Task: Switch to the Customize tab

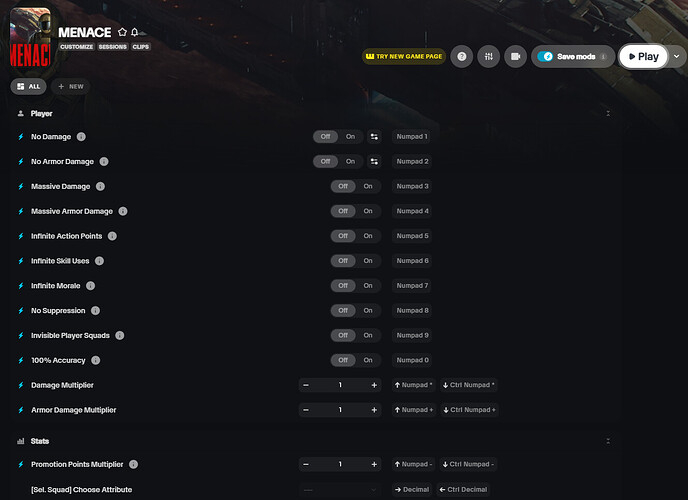Action: (x=76, y=47)
